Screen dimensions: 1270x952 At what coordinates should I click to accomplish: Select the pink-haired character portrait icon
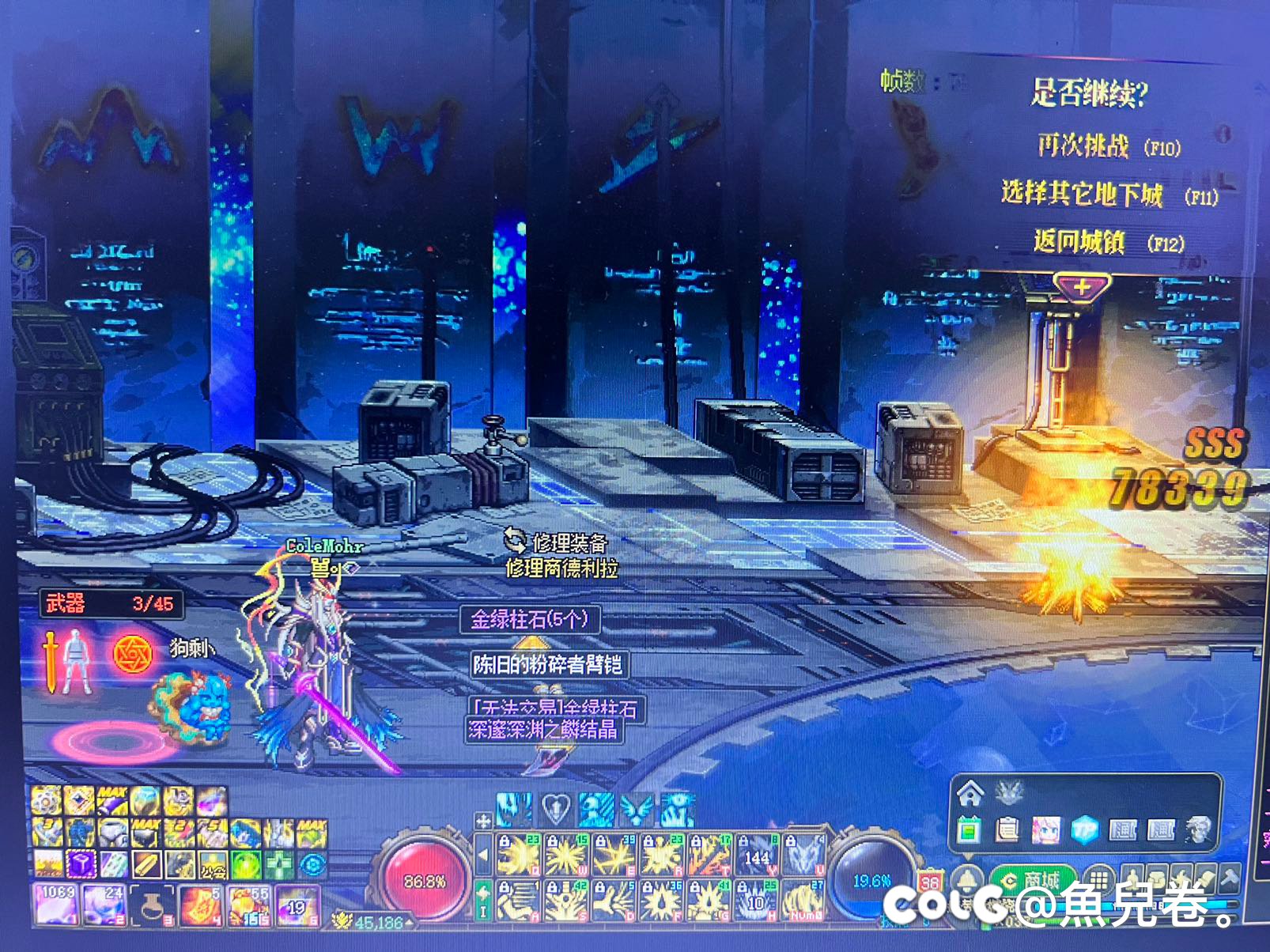[1046, 829]
